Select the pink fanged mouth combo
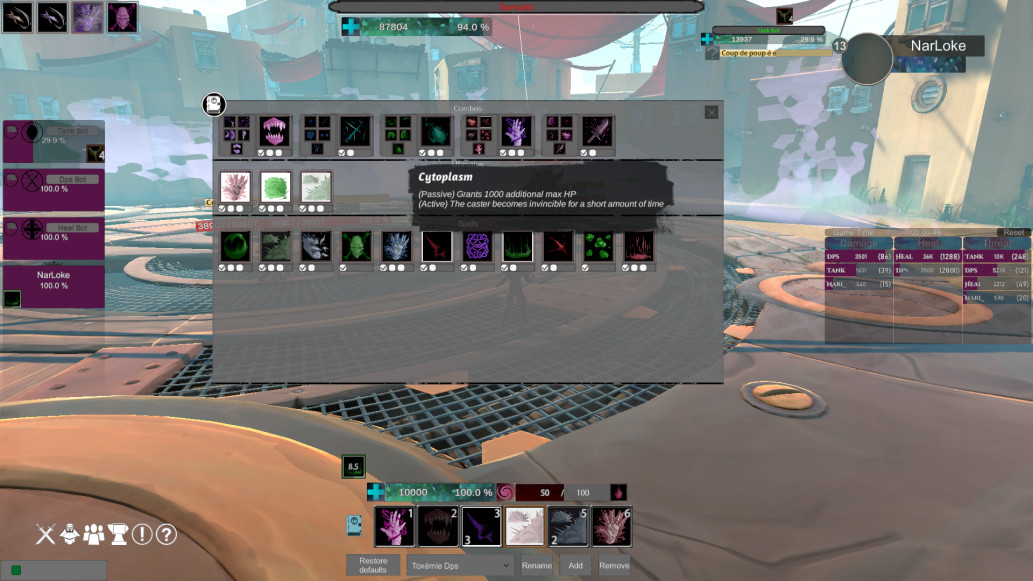Viewport: 1033px width, 581px height. coord(274,131)
